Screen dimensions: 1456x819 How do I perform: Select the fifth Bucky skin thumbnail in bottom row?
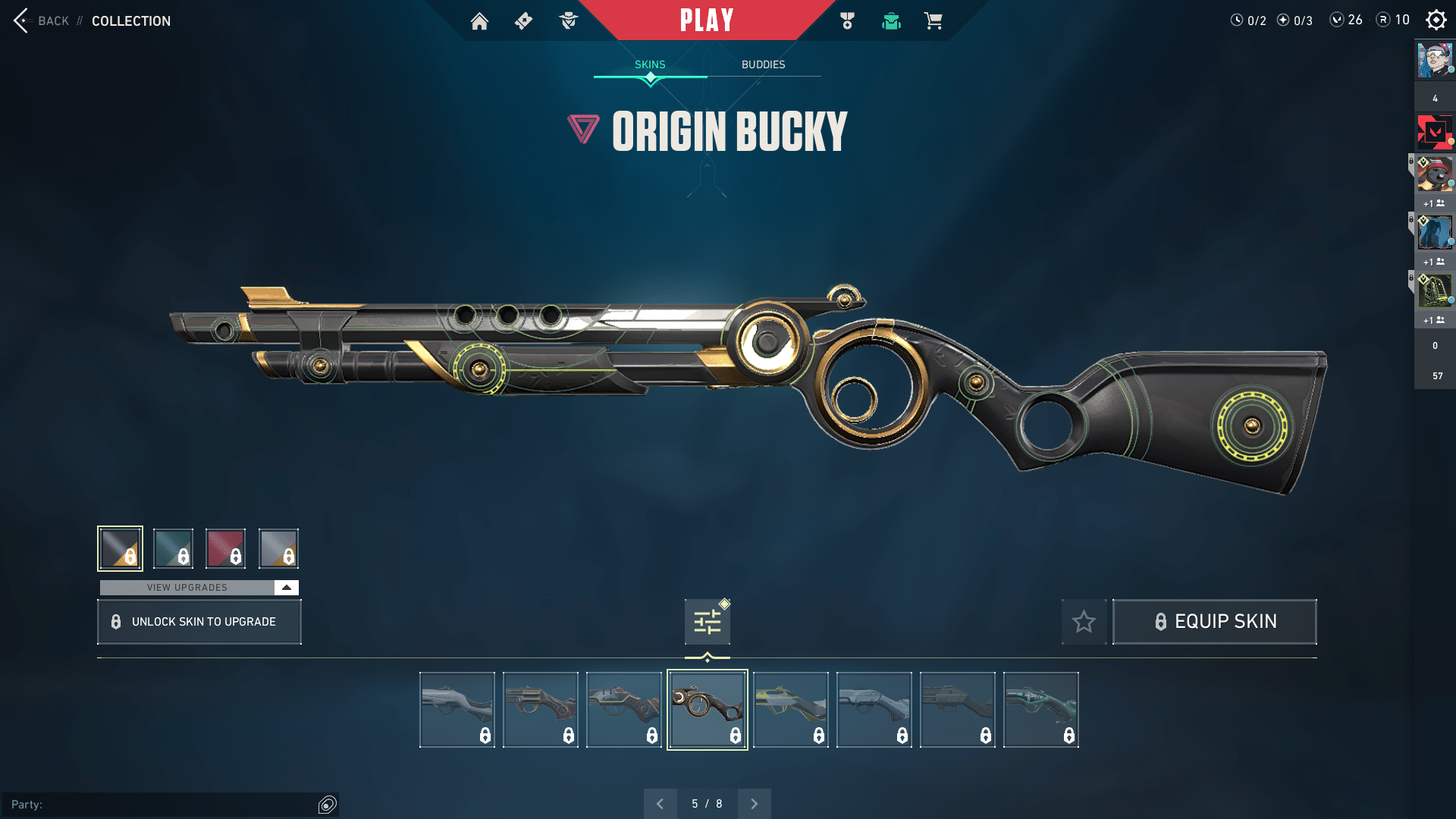pos(791,708)
